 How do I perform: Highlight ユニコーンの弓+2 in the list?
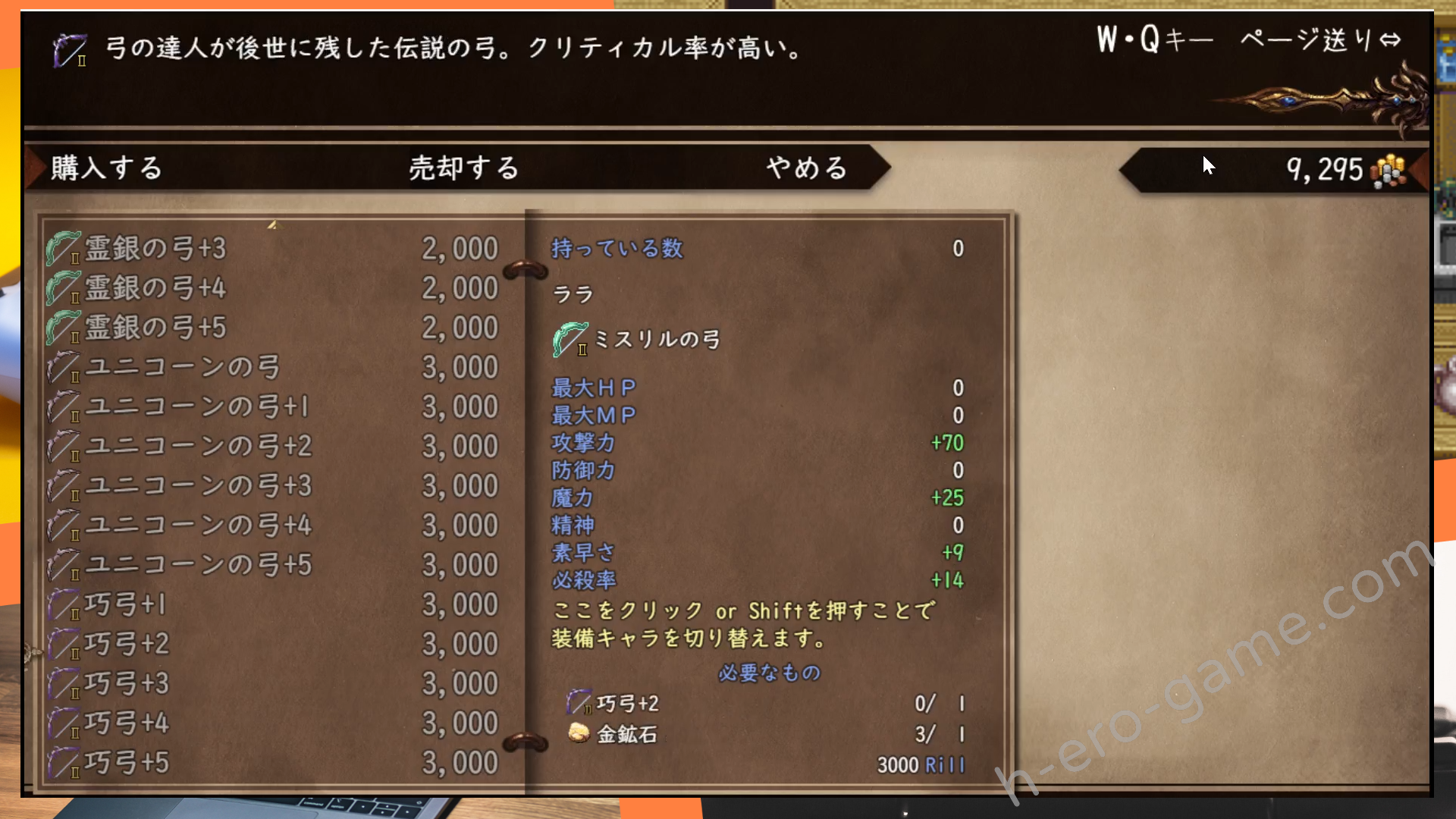(271, 447)
